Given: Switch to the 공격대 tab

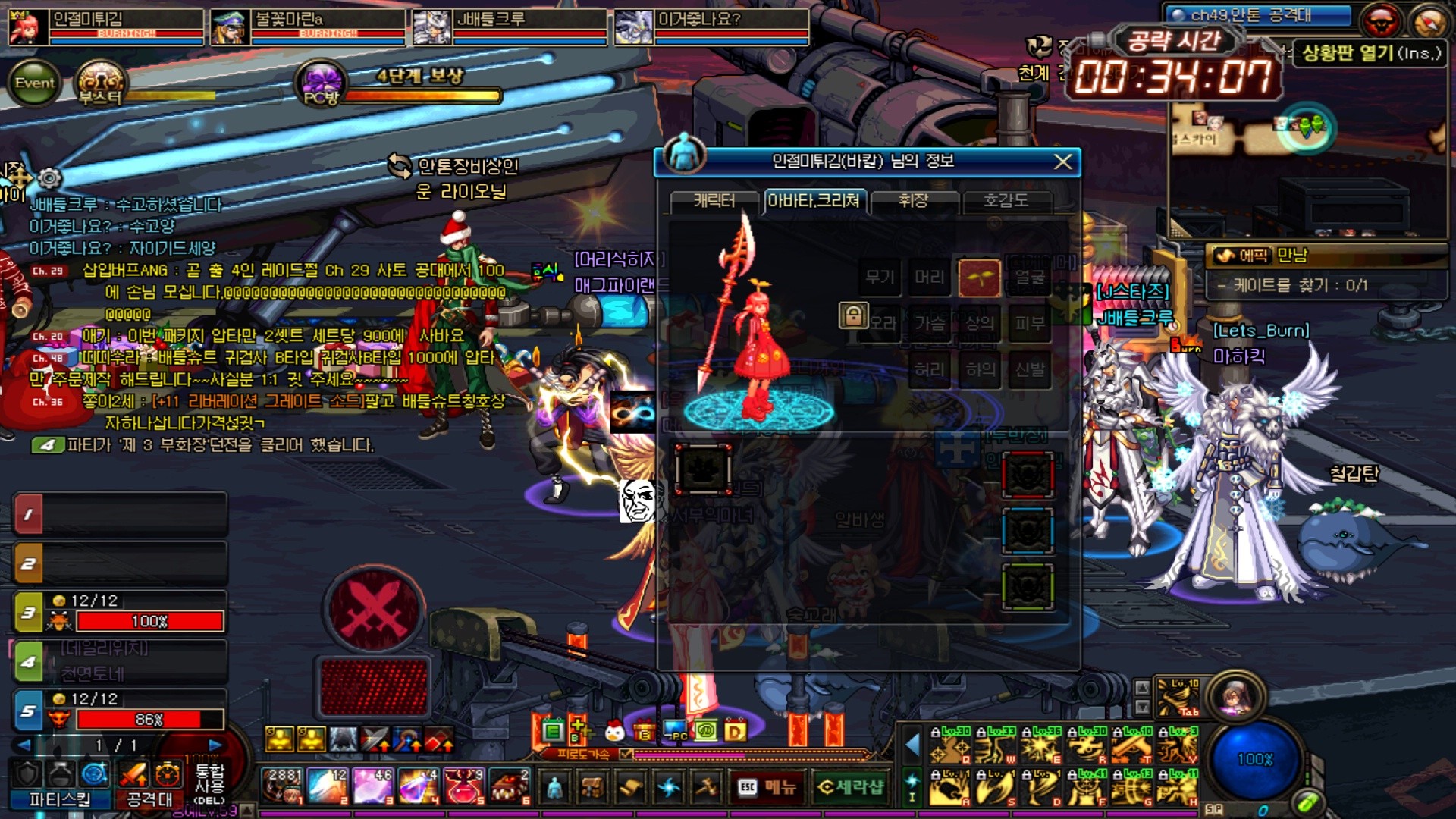Looking at the screenshot, I should point(149,799).
